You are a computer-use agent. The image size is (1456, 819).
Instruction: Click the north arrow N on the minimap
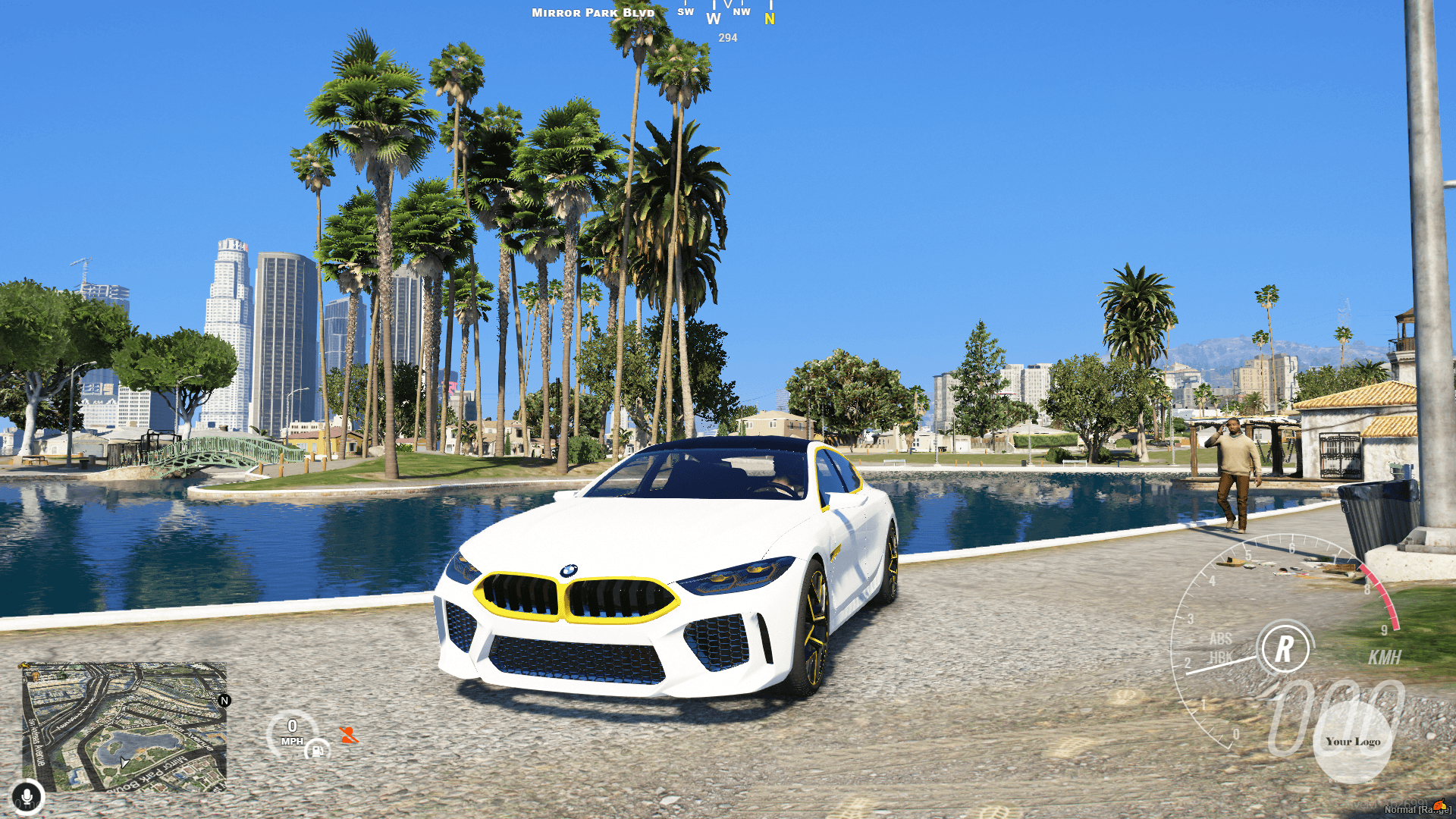[224, 701]
